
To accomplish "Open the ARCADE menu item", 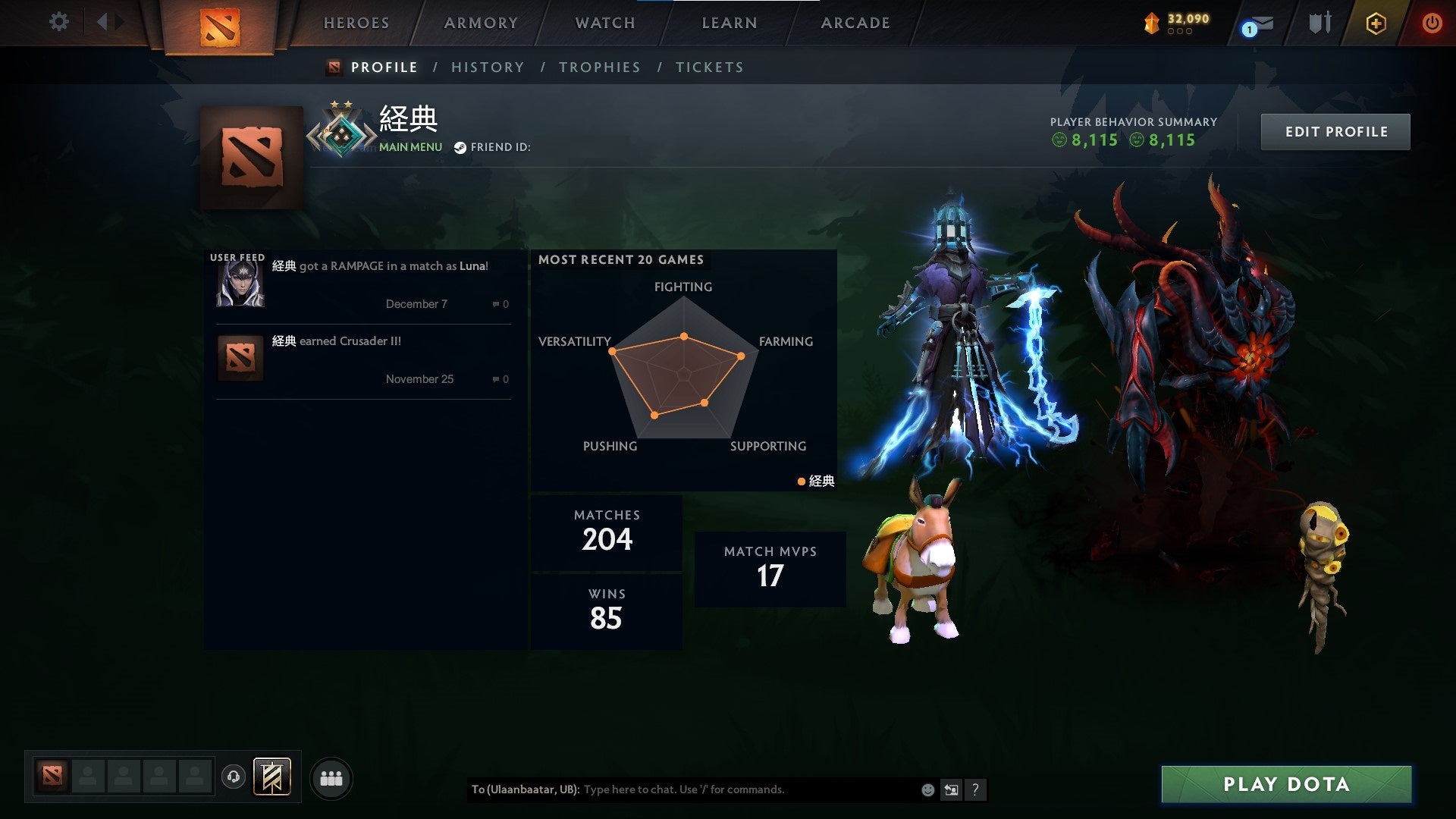I will pos(855,23).
